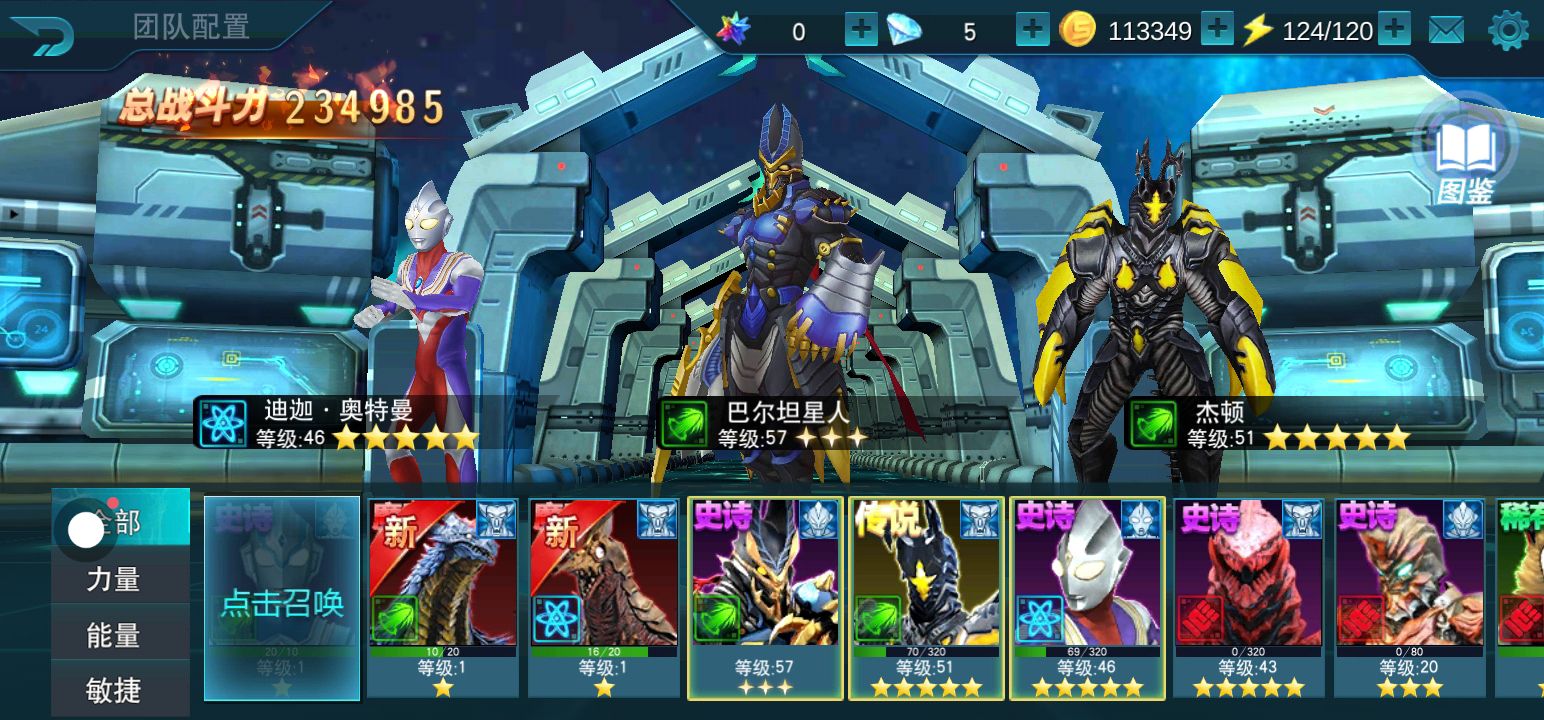Switch to the 敏捷 filter tab
This screenshot has width=1544, height=720.
114,690
